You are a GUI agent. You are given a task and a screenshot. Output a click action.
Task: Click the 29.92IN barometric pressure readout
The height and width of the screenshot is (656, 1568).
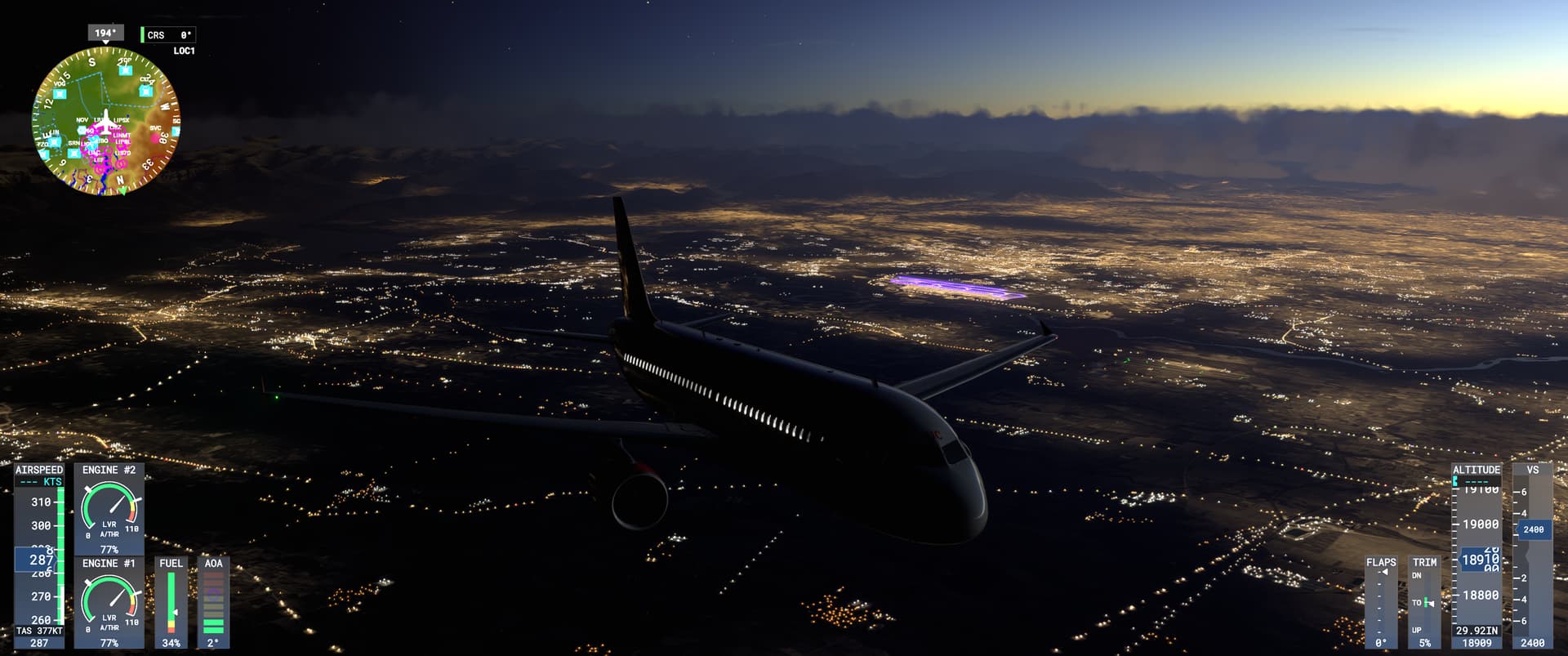[x=1477, y=631]
